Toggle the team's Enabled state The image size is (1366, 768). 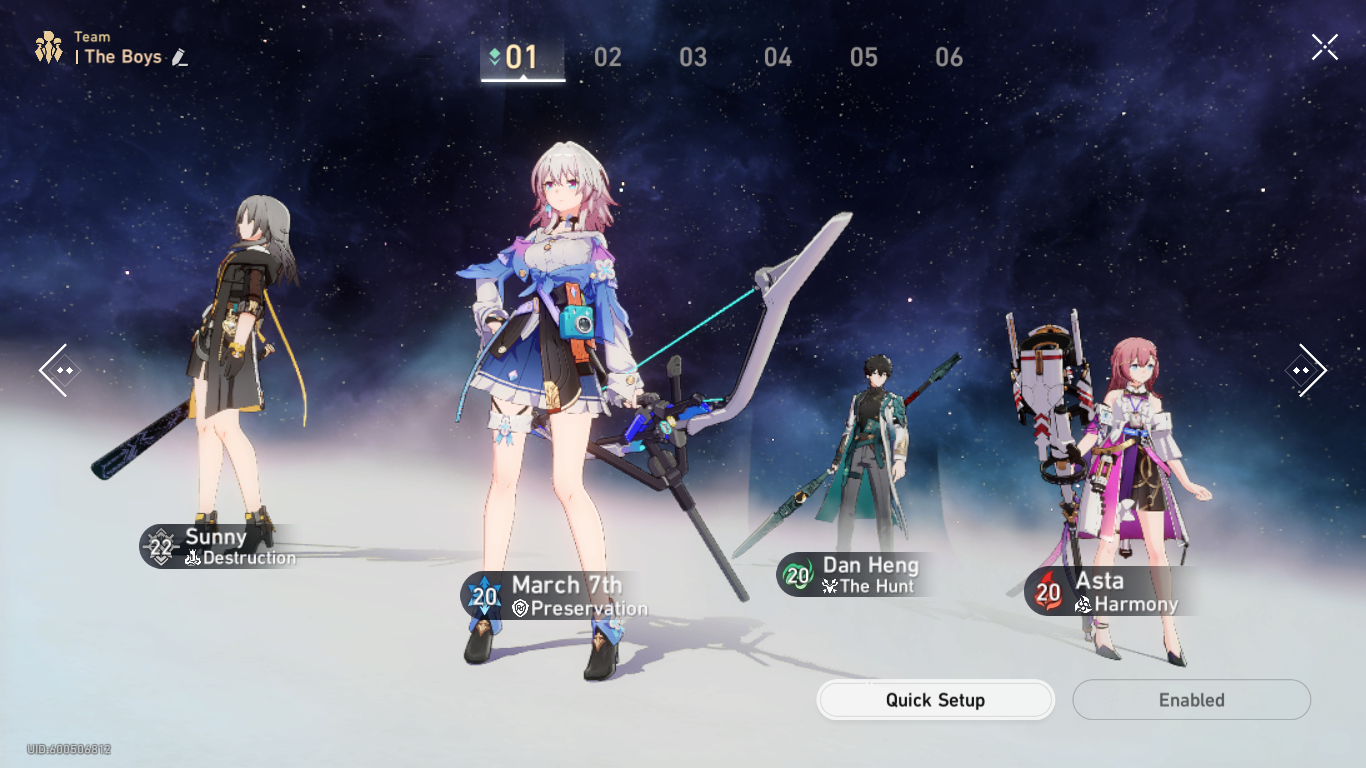coord(1191,700)
